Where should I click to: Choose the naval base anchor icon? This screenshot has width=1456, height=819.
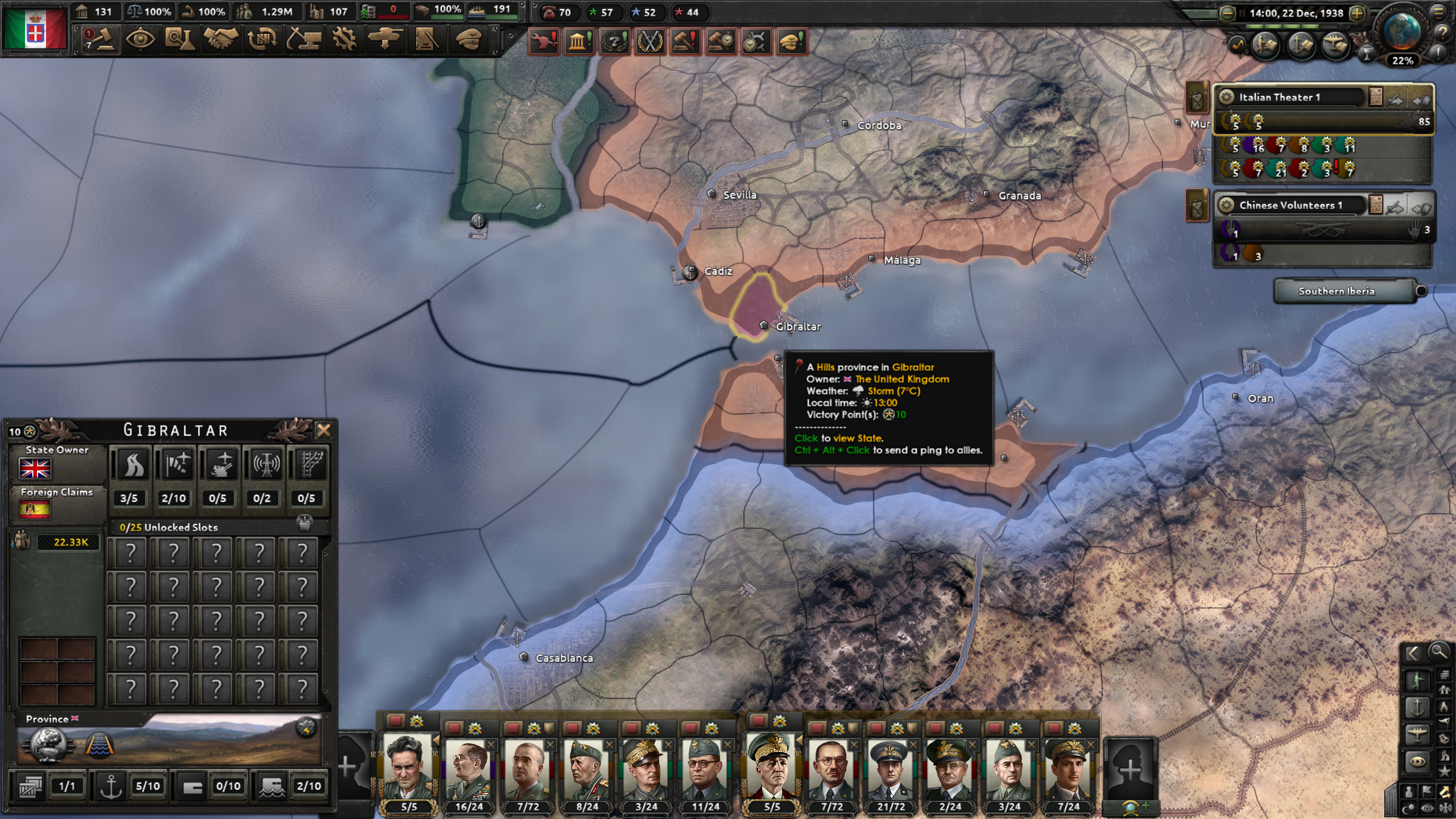click(111, 786)
